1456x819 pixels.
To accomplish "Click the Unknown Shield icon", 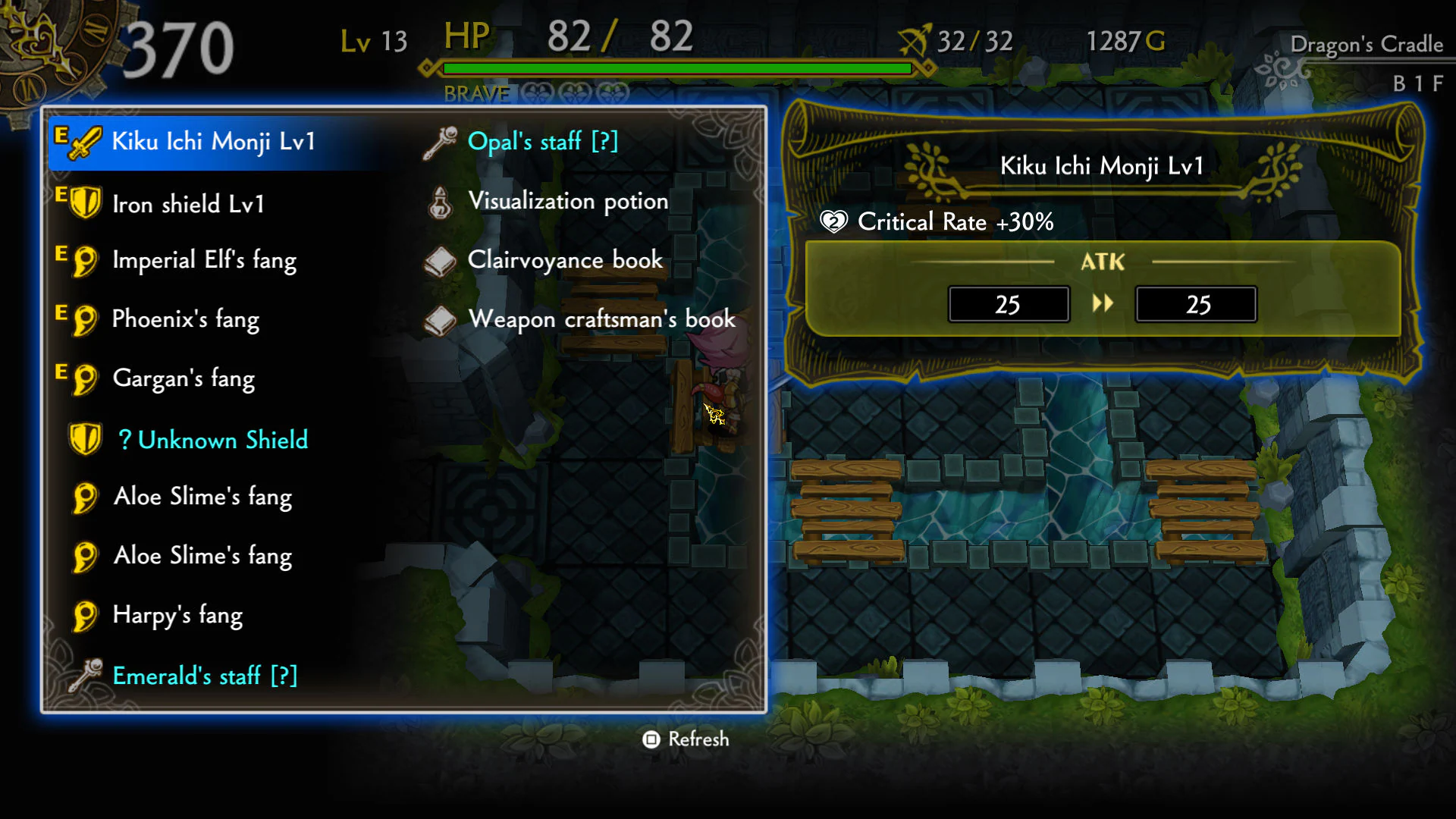I will tap(86, 438).
